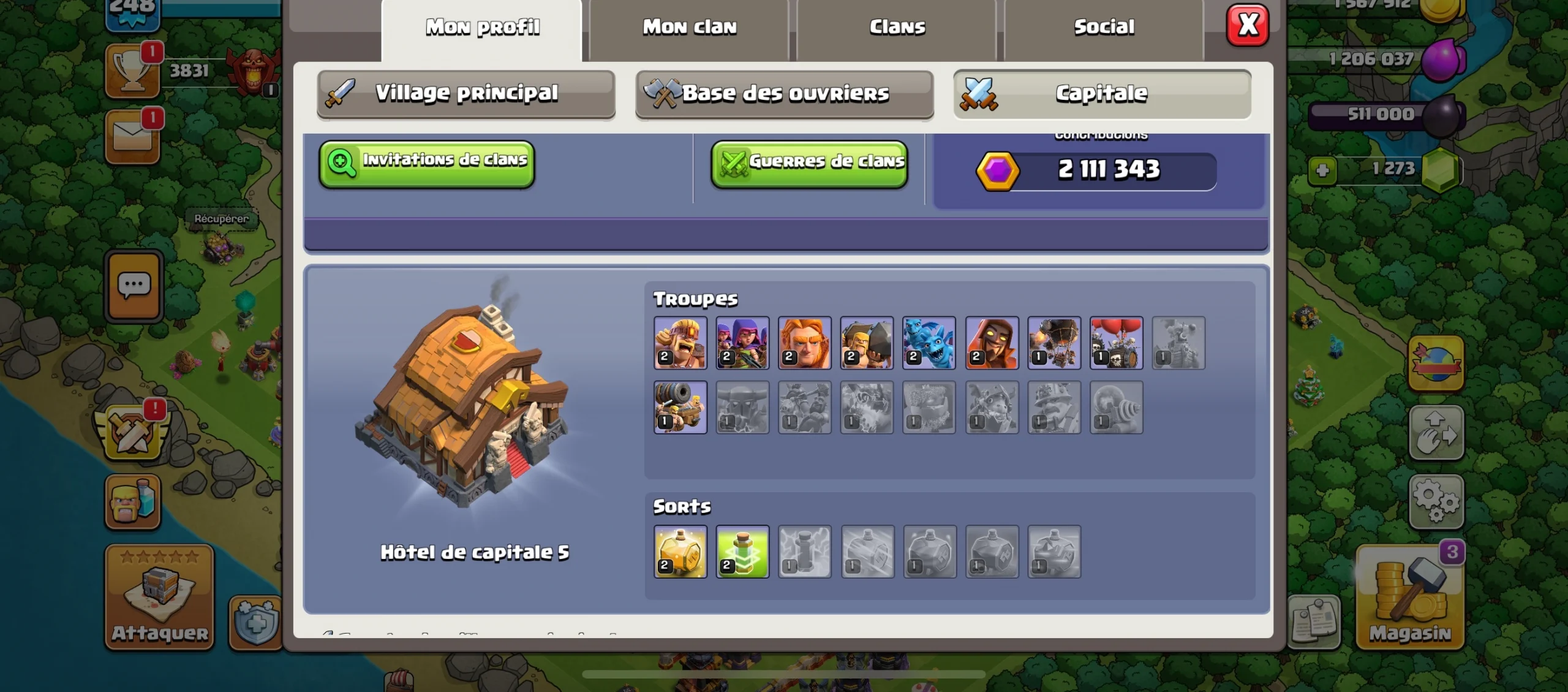Select the Capitale section
The width and height of the screenshot is (1568, 692).
[1102, 94]
